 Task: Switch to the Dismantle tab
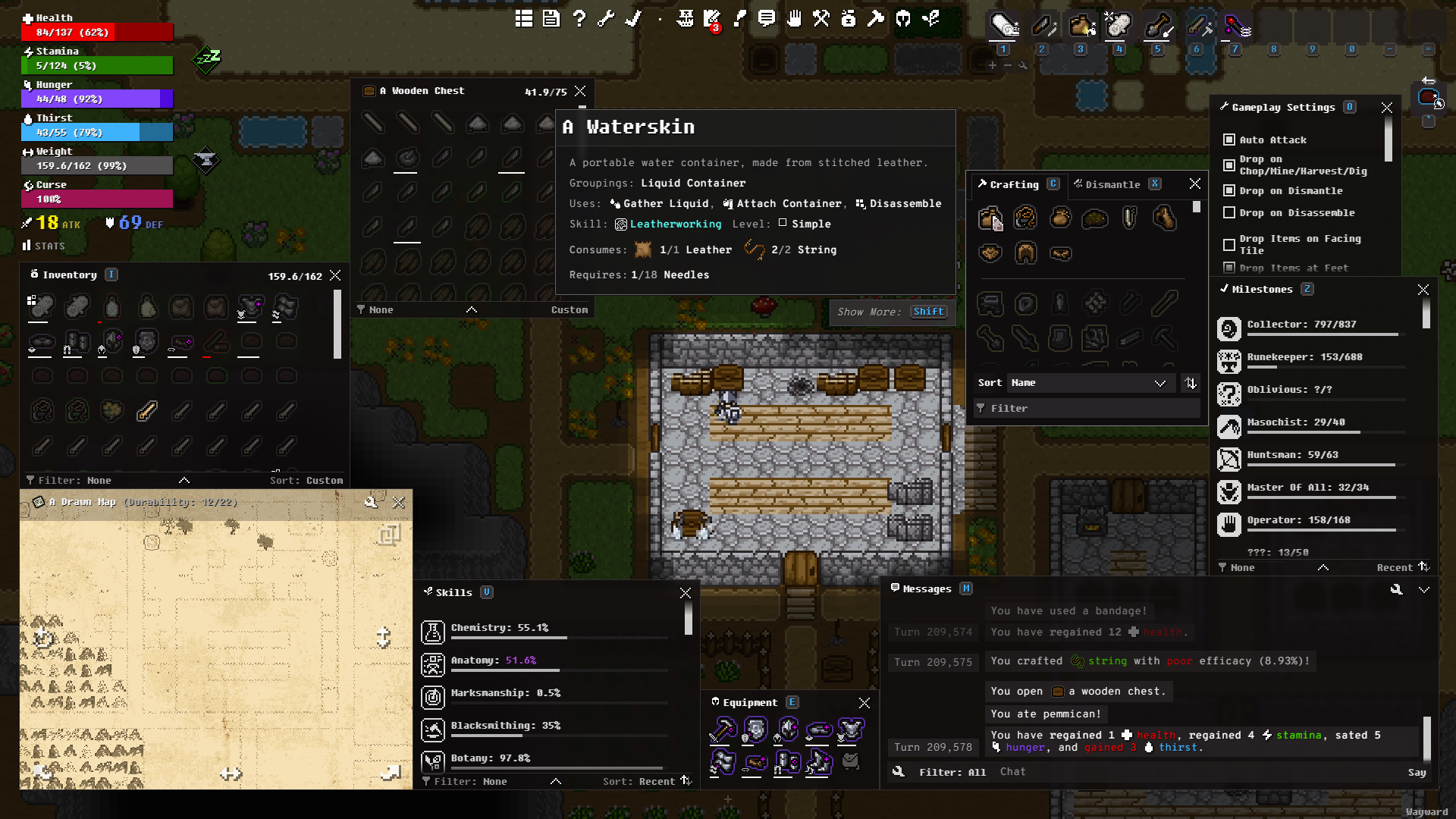coord(1112,184)
